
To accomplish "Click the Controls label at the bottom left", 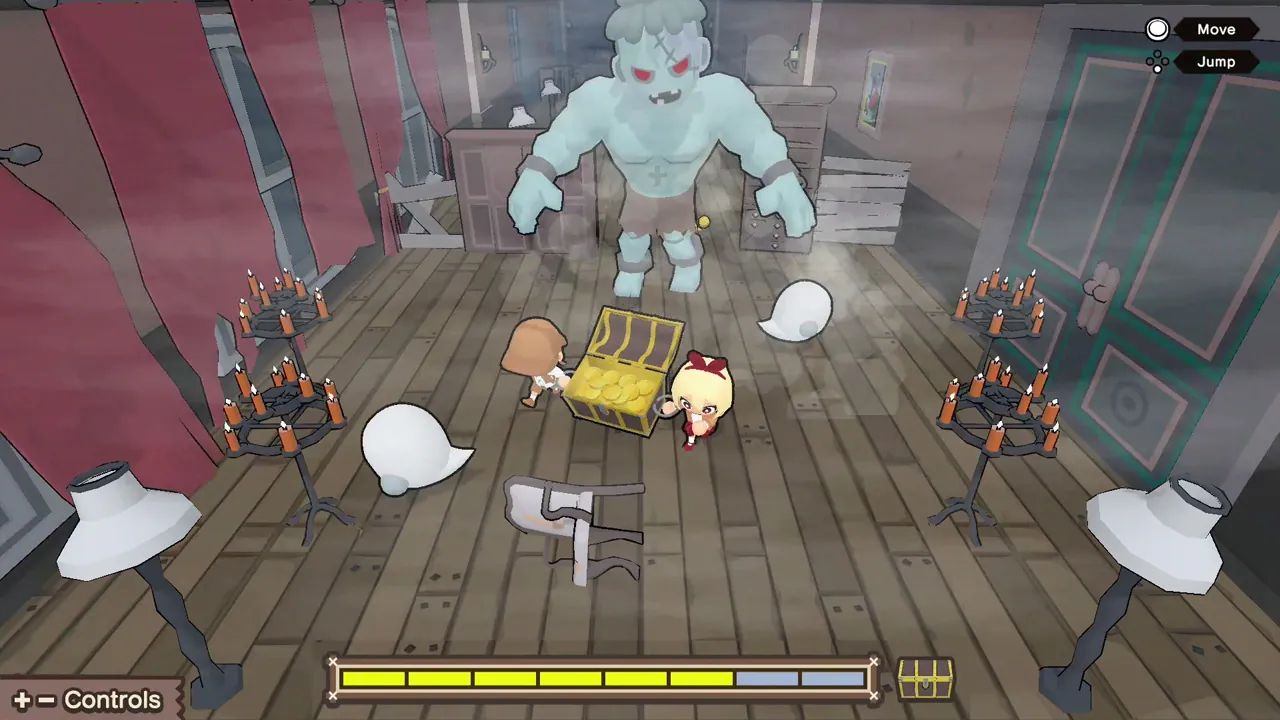I will pos(112,700).
